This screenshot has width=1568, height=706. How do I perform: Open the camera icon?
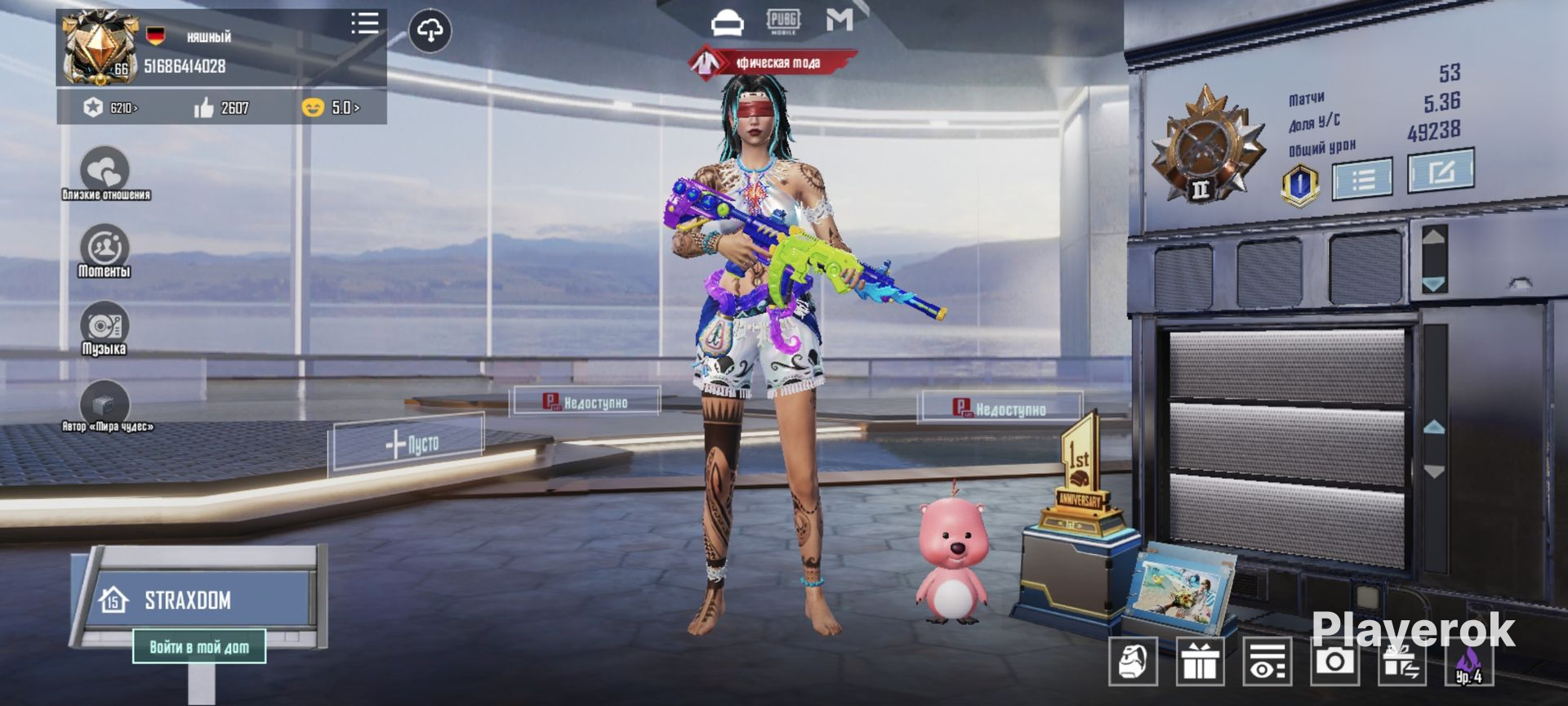1334,660
